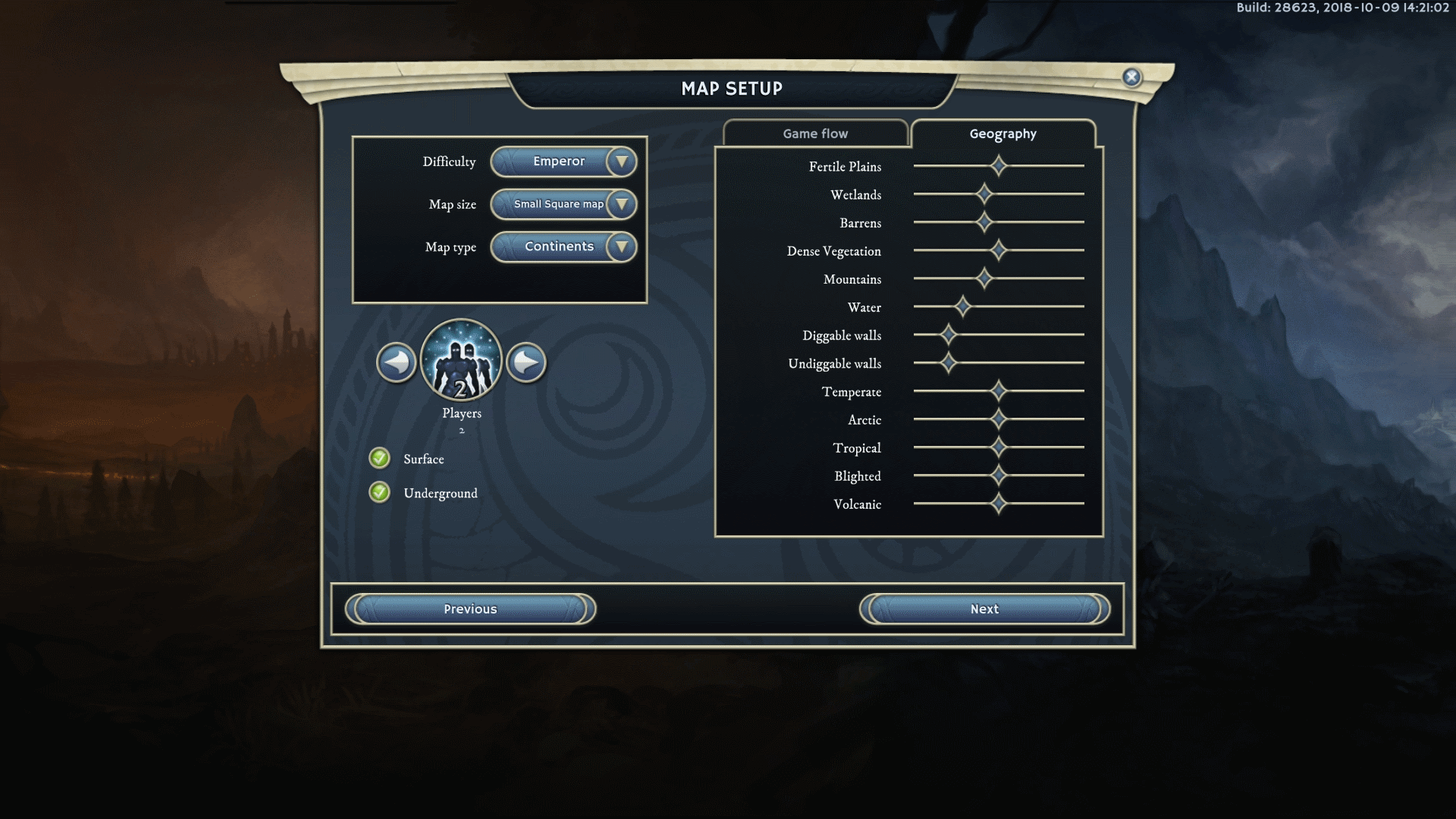
Task: Open the Map type dropdown showing Continents
Action: pos(563,246)
